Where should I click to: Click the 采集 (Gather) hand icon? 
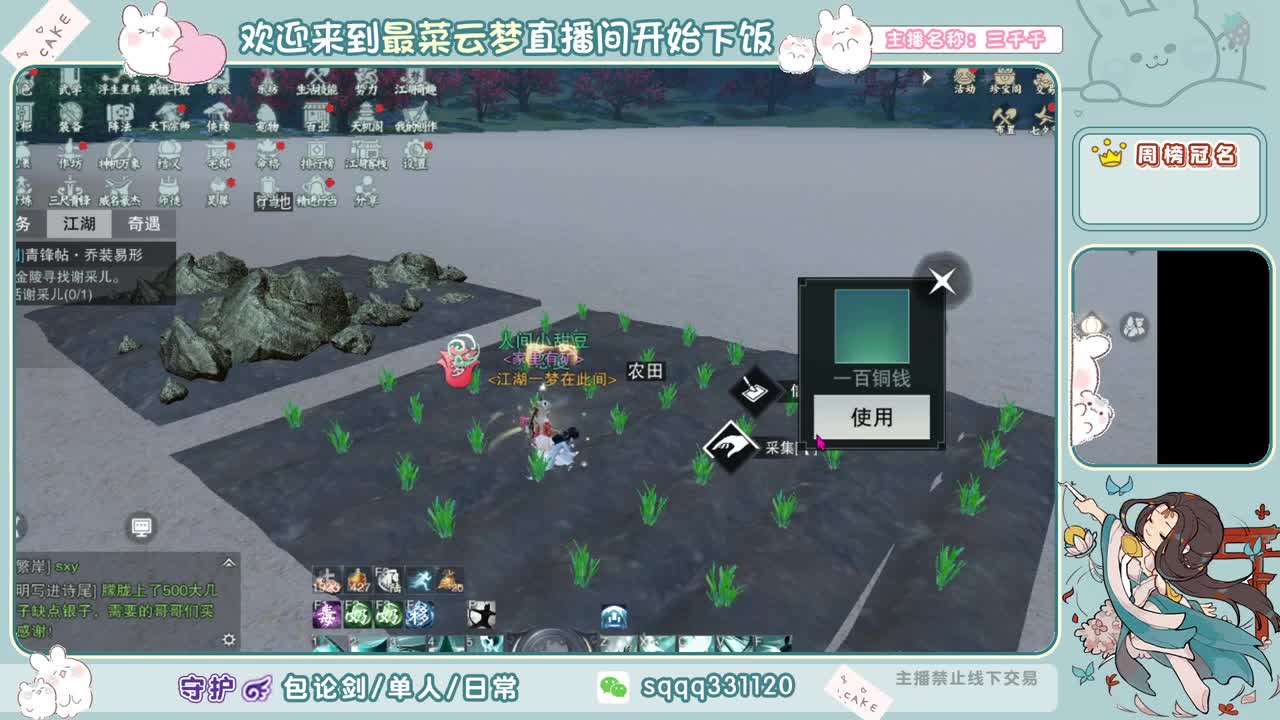[733, 443]
